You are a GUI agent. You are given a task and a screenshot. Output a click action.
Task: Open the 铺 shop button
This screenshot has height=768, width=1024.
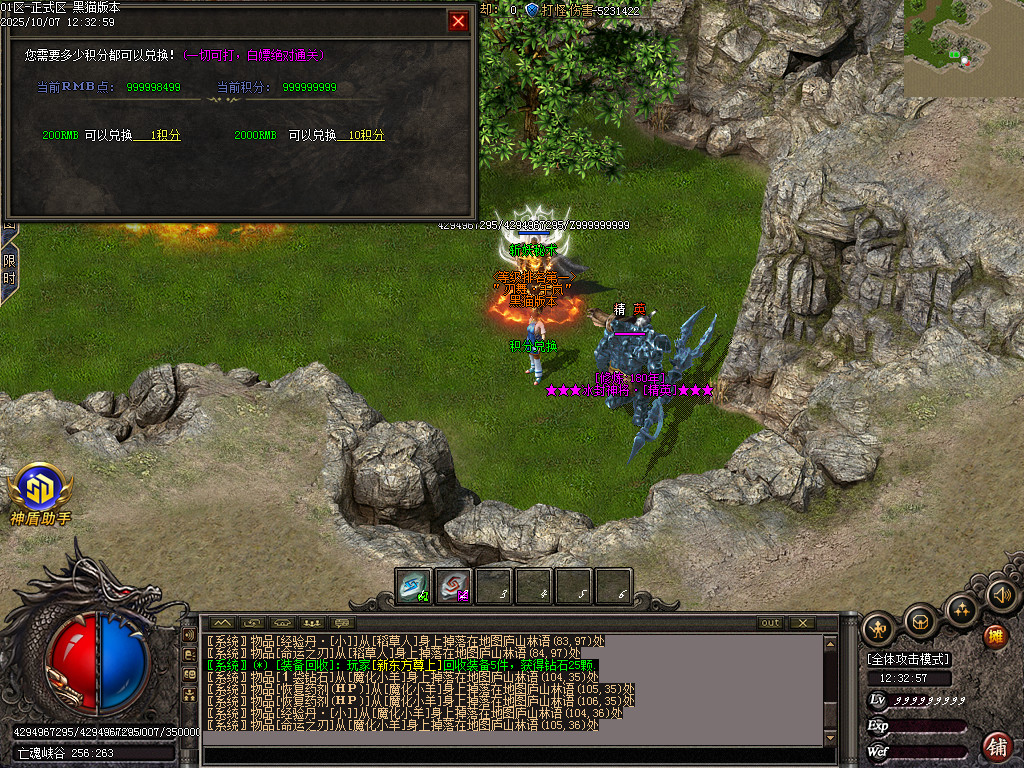pyautogui.click(x=997, y=746)
